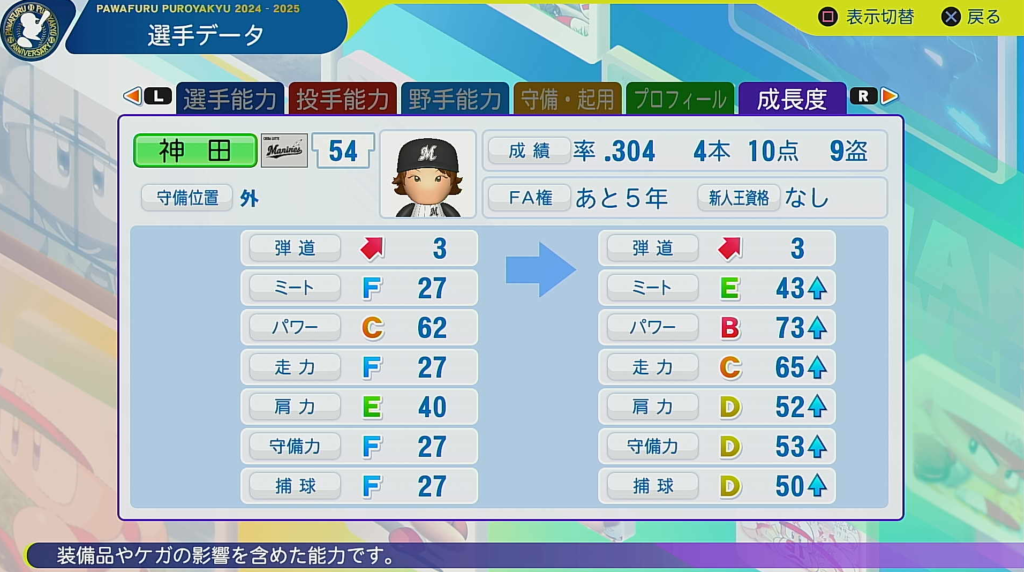Switch to the 選手能力 tab

pyautogui.click(x=229, y=99)
